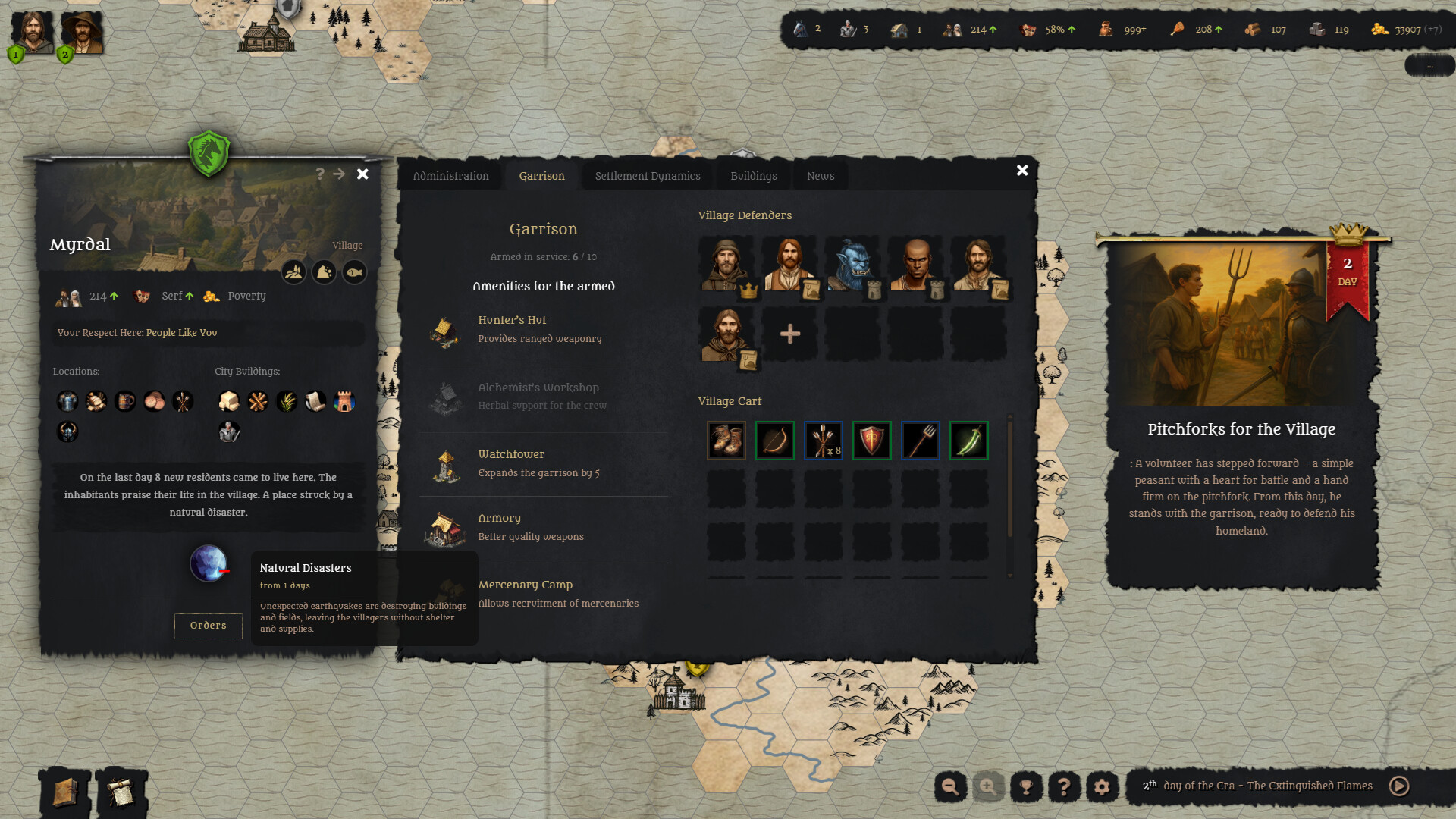Close the Myrdal village panel
The width and height of the screenshot is (1456, 819).
(x=362, y=174)
